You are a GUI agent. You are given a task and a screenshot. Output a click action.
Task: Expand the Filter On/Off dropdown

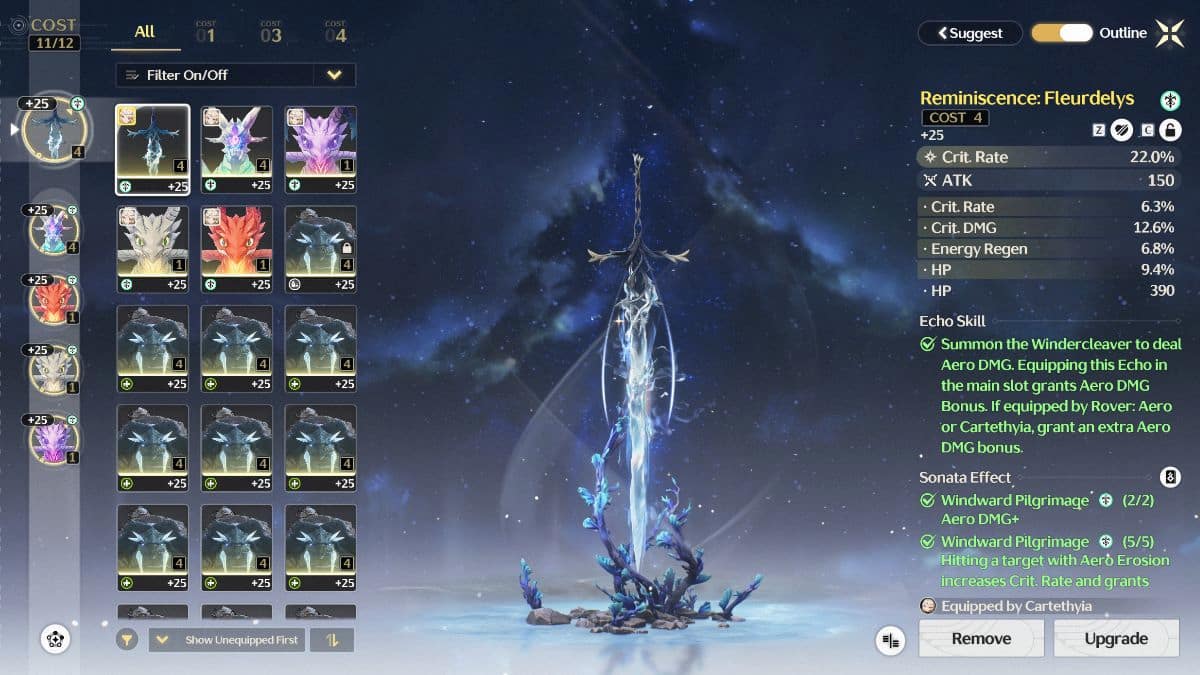pos(334,75)
